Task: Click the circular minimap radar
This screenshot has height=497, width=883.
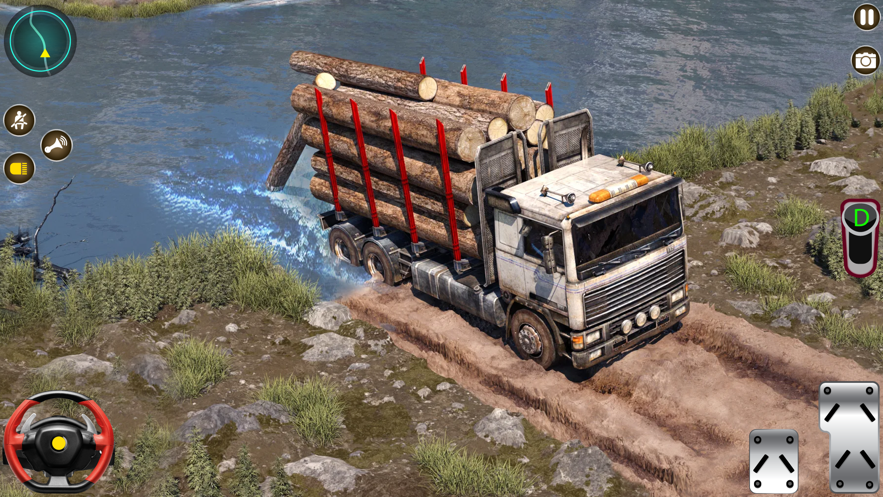Action: click(x=40, y=40)
